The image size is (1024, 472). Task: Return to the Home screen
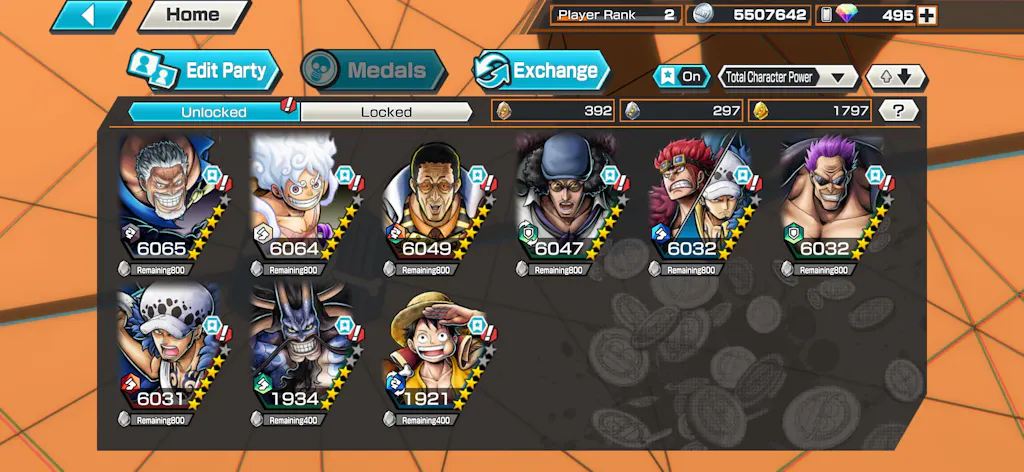pos(192,15)
